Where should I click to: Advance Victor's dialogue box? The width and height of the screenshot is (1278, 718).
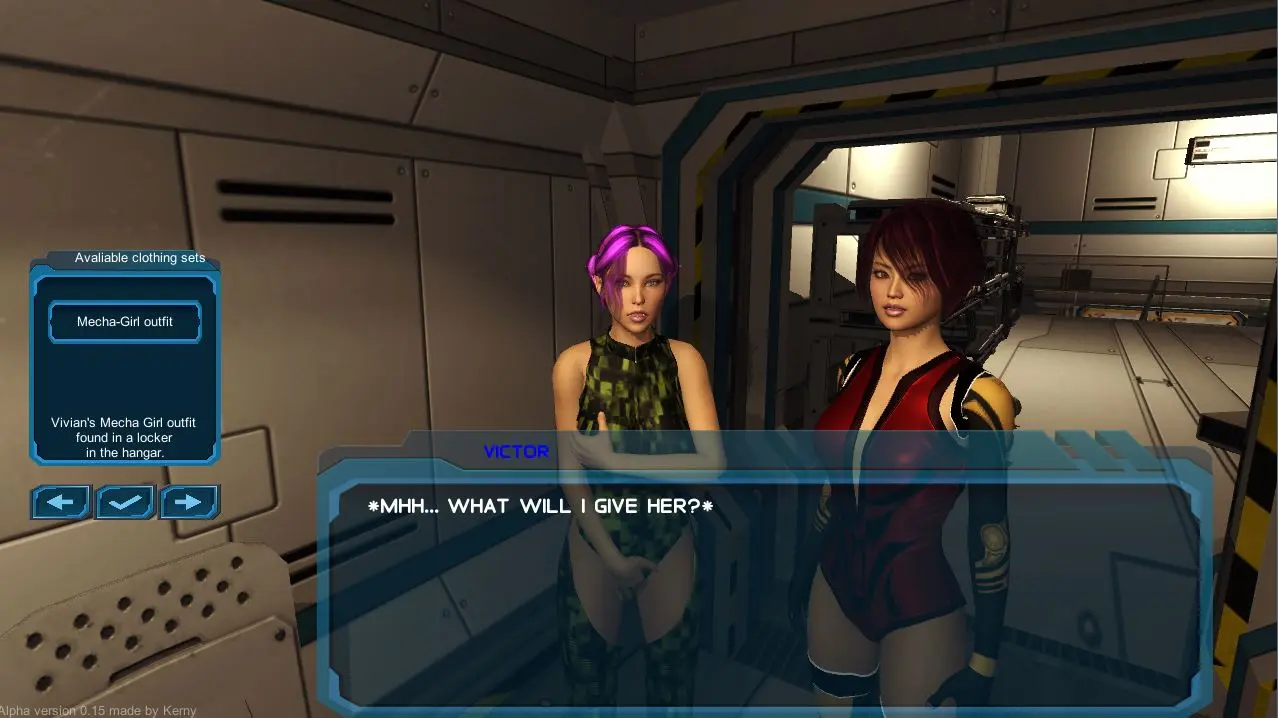(764, 580)
